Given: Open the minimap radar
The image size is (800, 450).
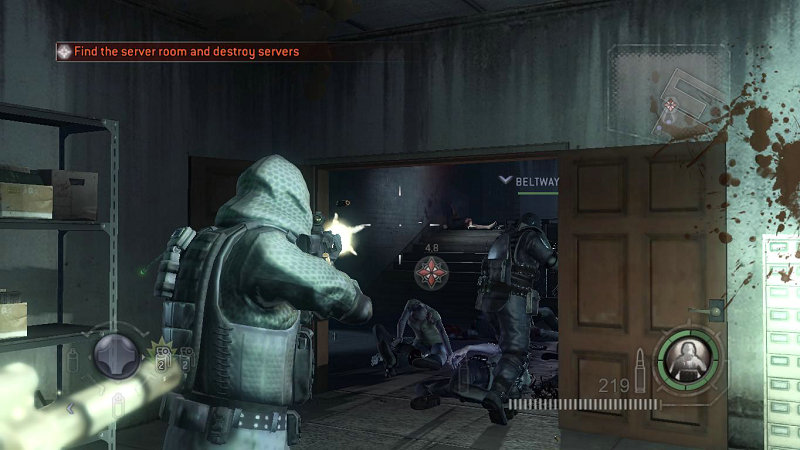Looking at the screenshot, I should tap(668, 95).
